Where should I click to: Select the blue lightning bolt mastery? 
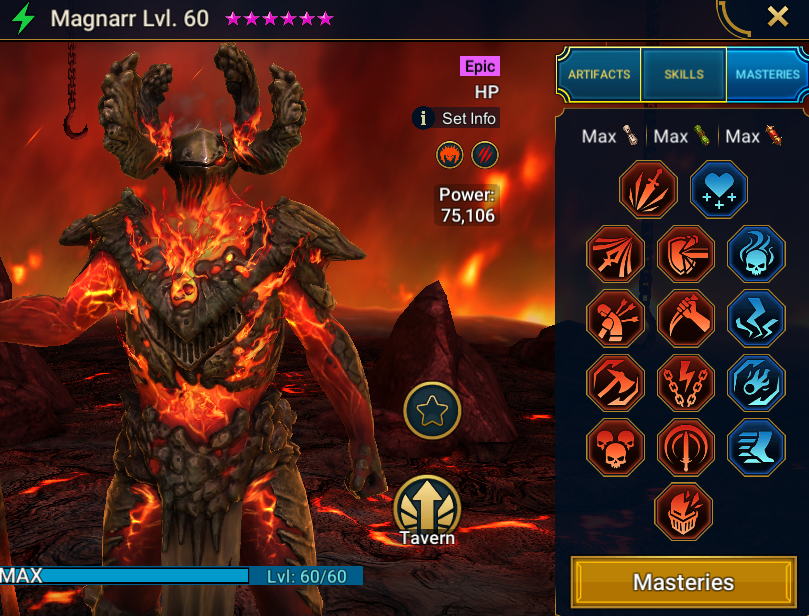tap(756, 318)
